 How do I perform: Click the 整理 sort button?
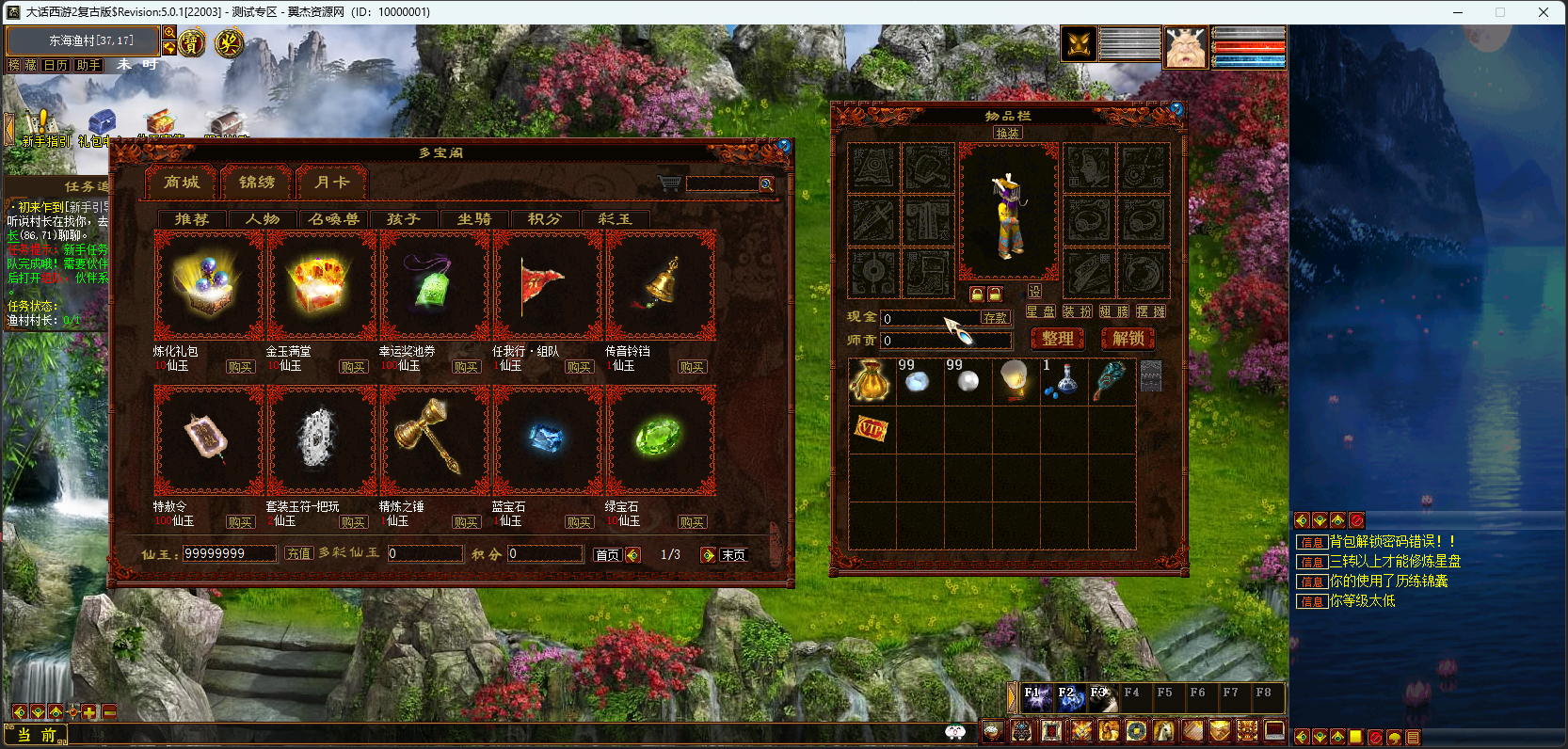1057,339
